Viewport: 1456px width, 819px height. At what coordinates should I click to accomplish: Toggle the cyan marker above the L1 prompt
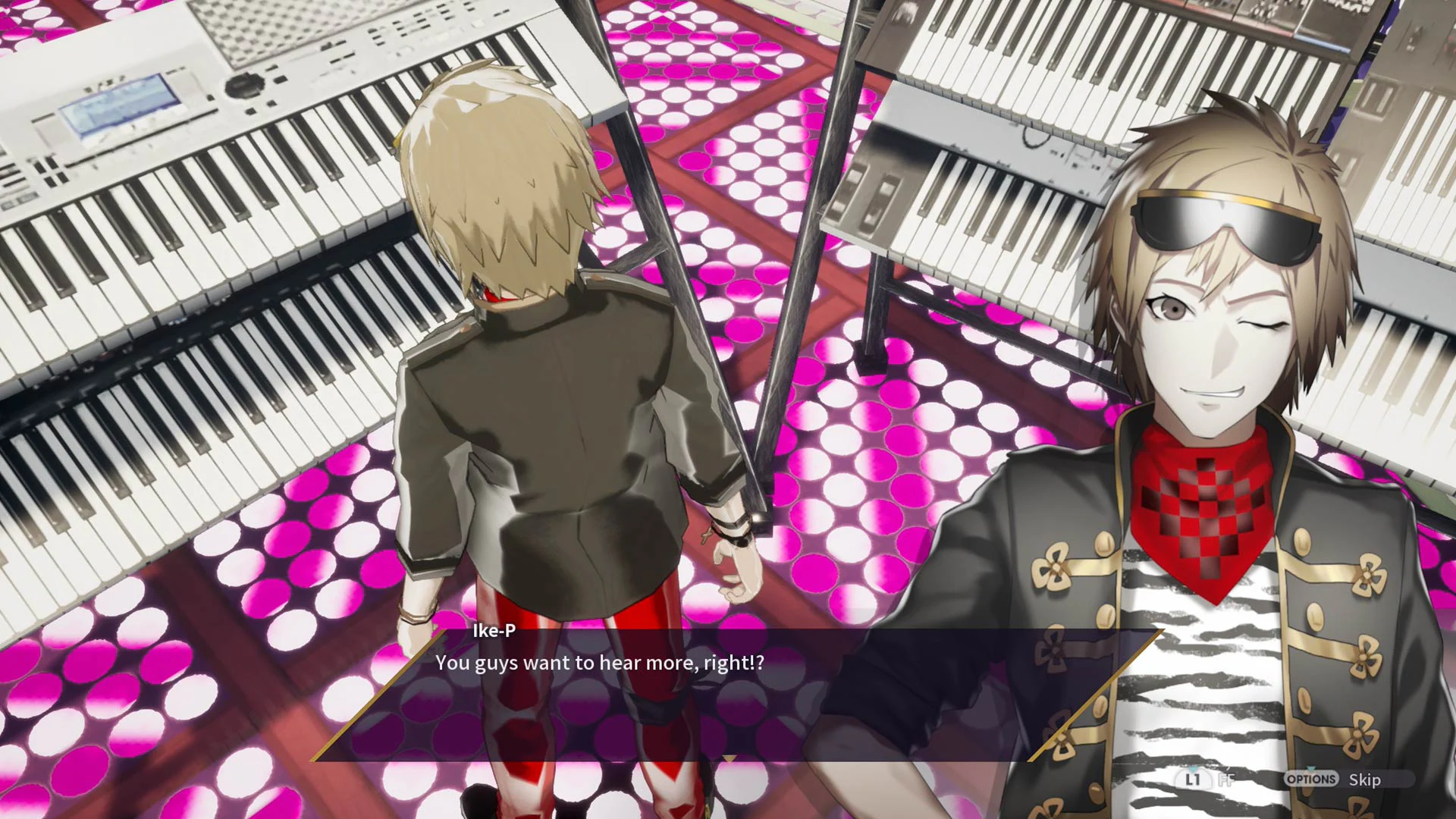tap(1192, 768)
